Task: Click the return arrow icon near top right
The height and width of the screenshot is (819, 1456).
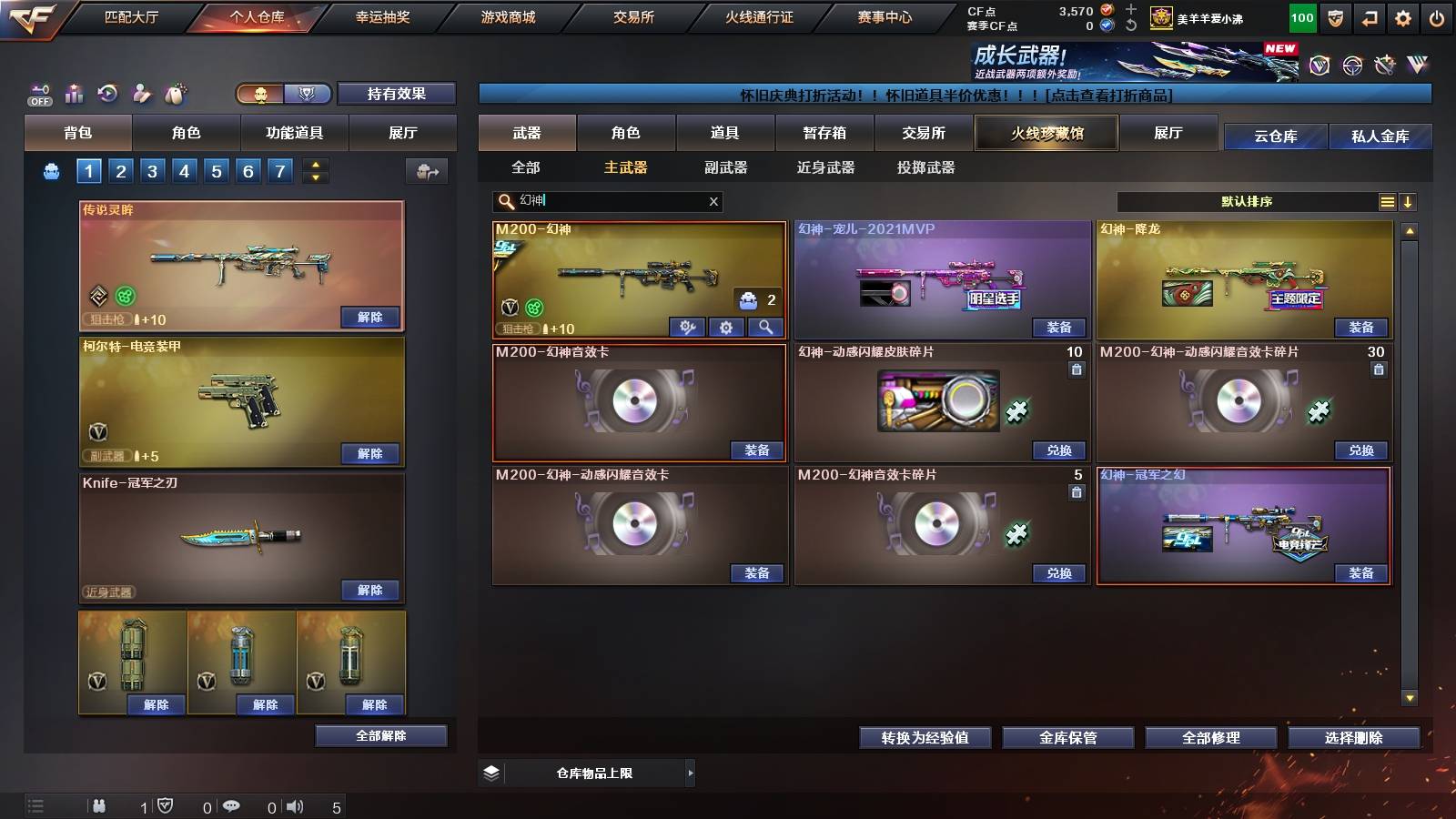Action: pyautogui.click(x=1368, y=16)
